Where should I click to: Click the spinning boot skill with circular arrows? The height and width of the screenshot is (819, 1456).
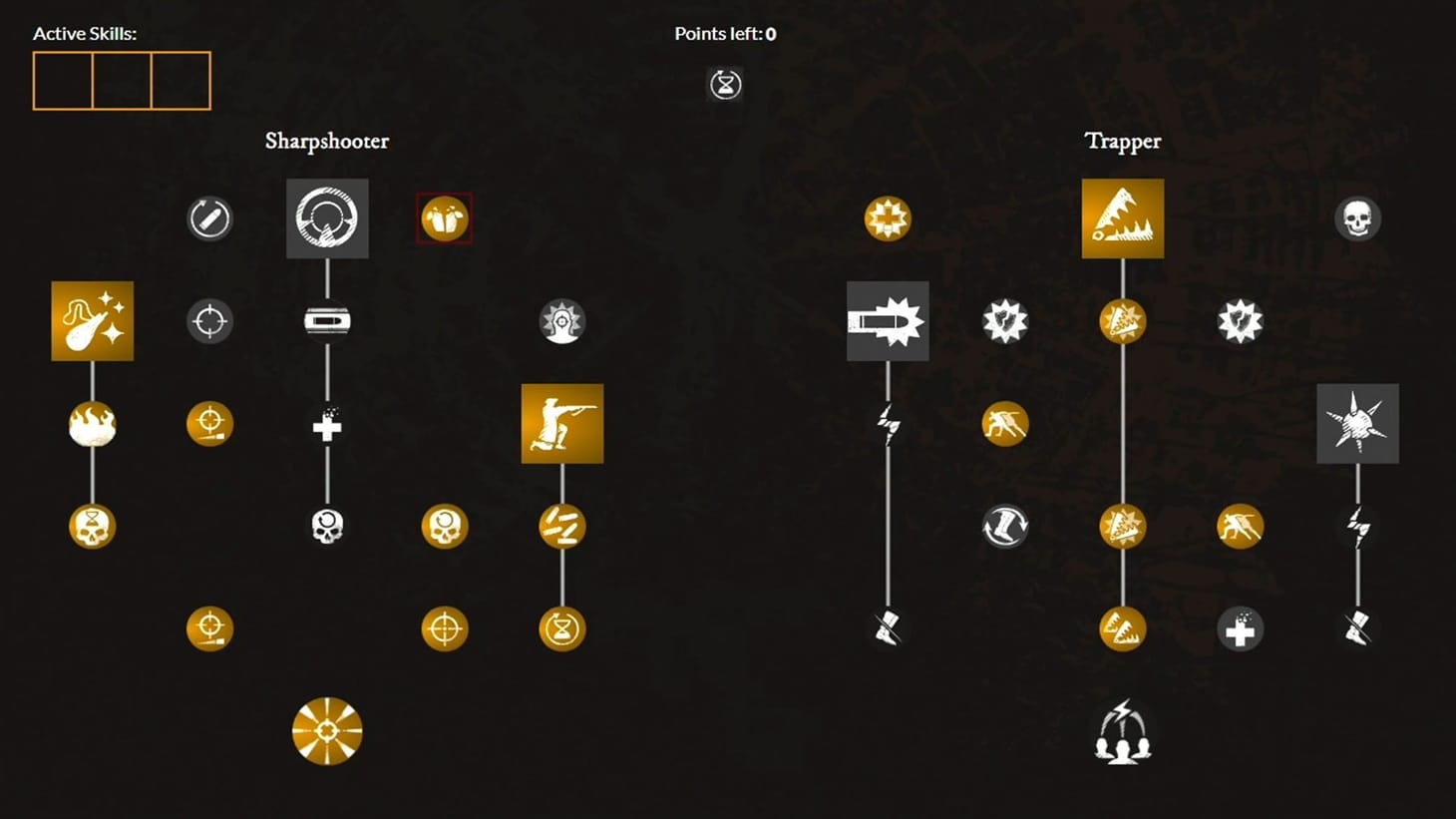[x=1005, y=526]
